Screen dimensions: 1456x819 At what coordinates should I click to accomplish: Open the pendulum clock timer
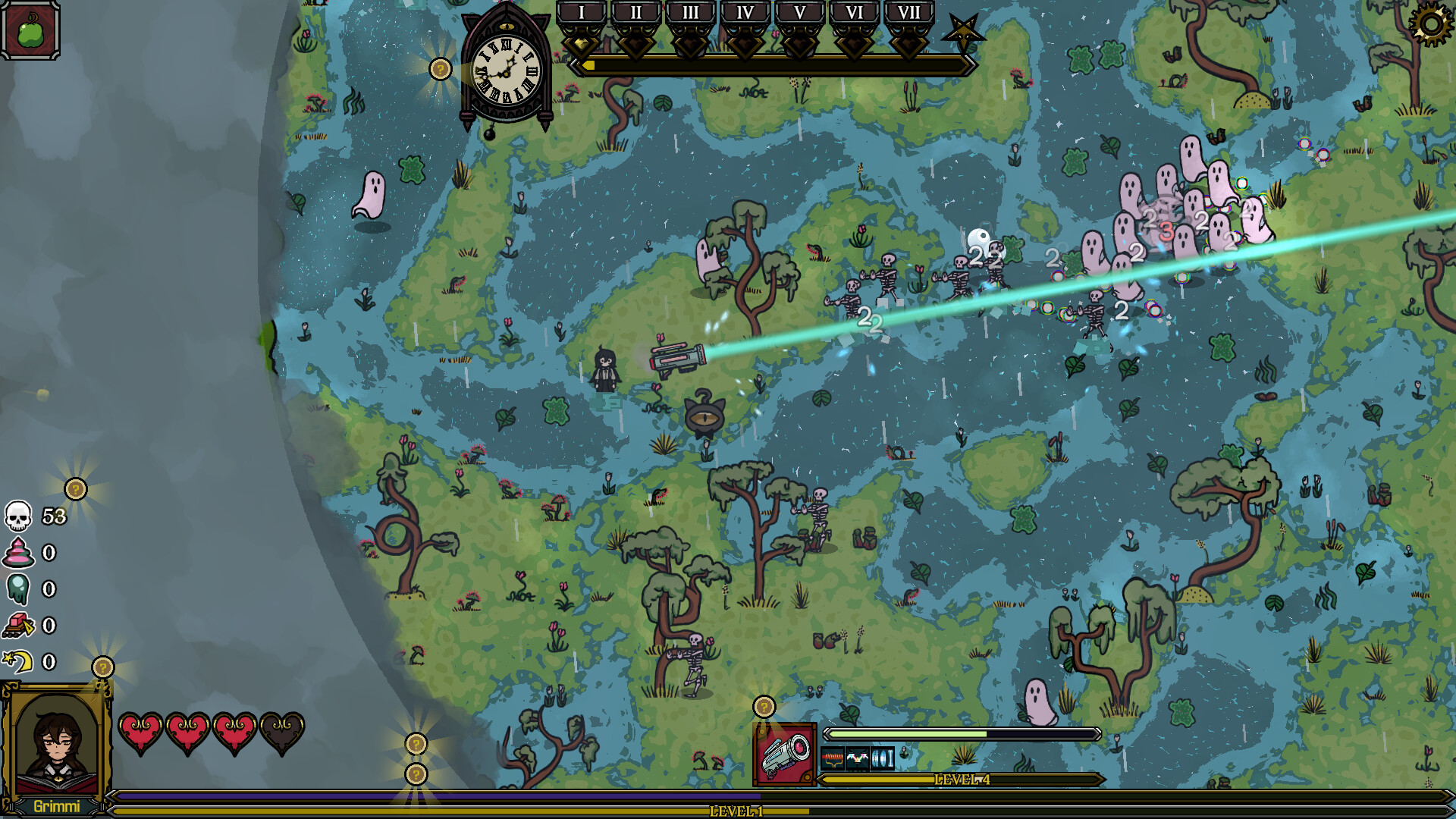[504, 68]
